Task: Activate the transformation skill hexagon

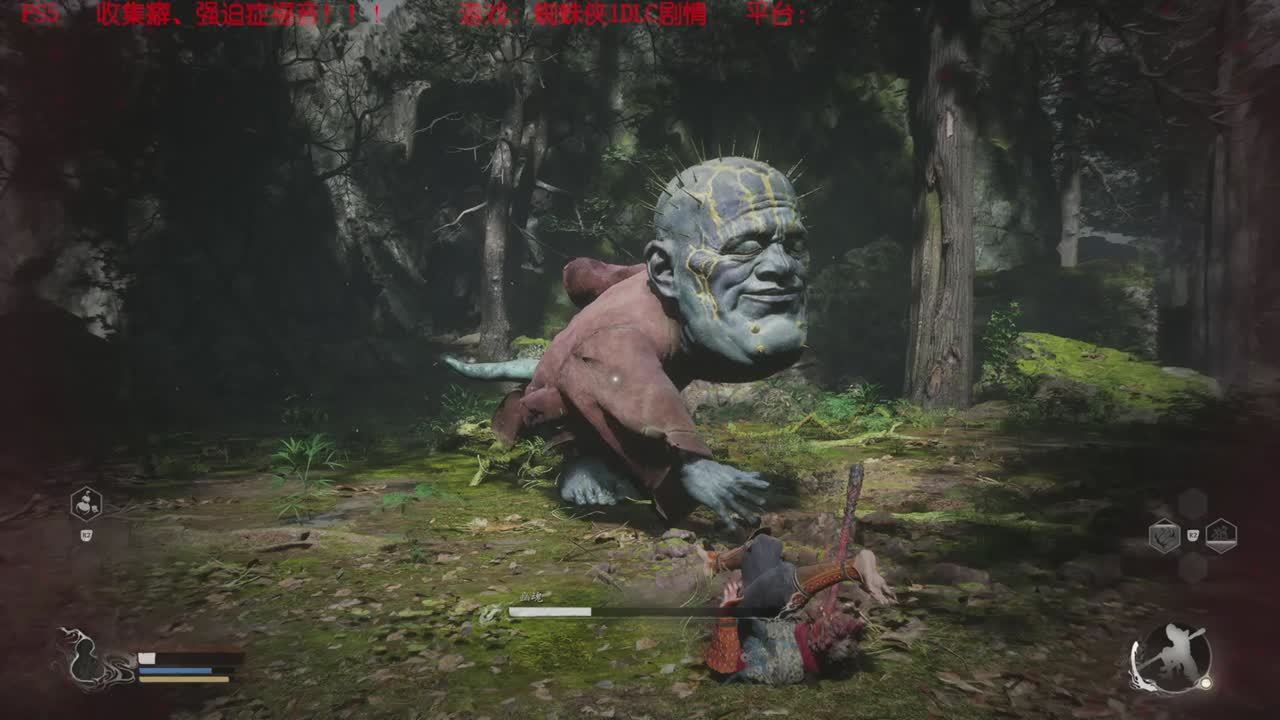Action: (x=86, y=503)
